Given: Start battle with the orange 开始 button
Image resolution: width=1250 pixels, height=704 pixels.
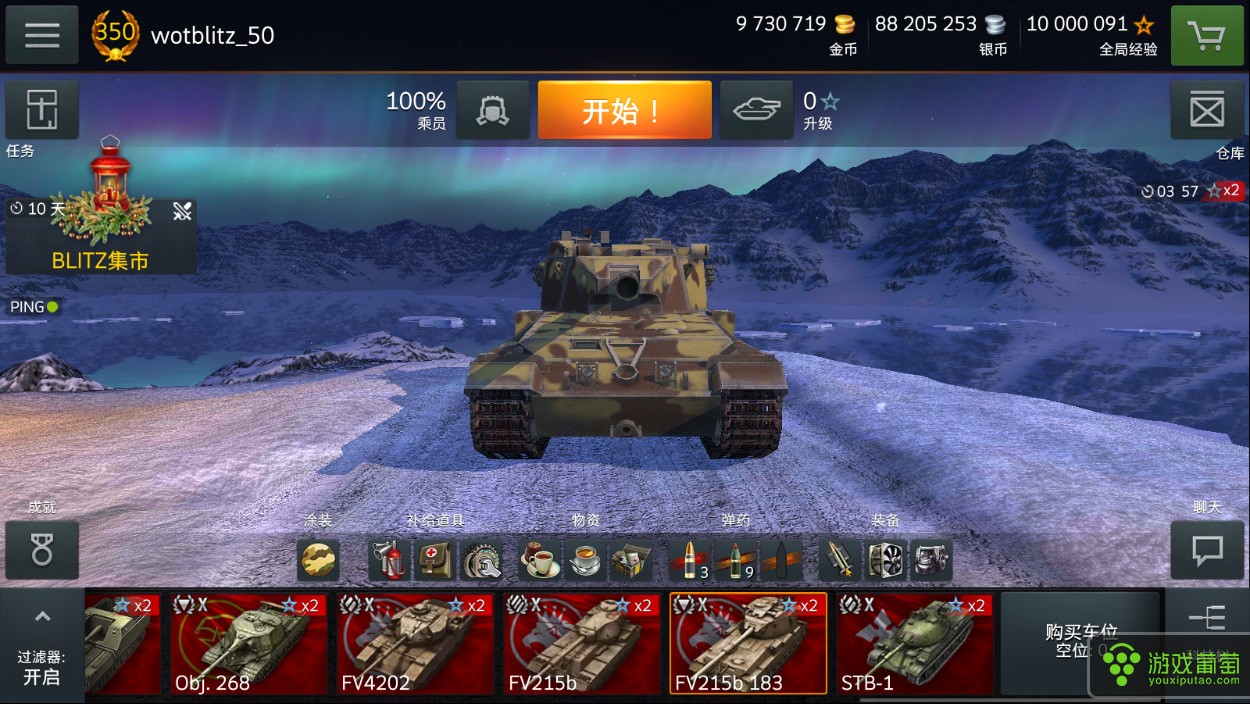Looking at the screenshot, I should (x=624, y=110).
